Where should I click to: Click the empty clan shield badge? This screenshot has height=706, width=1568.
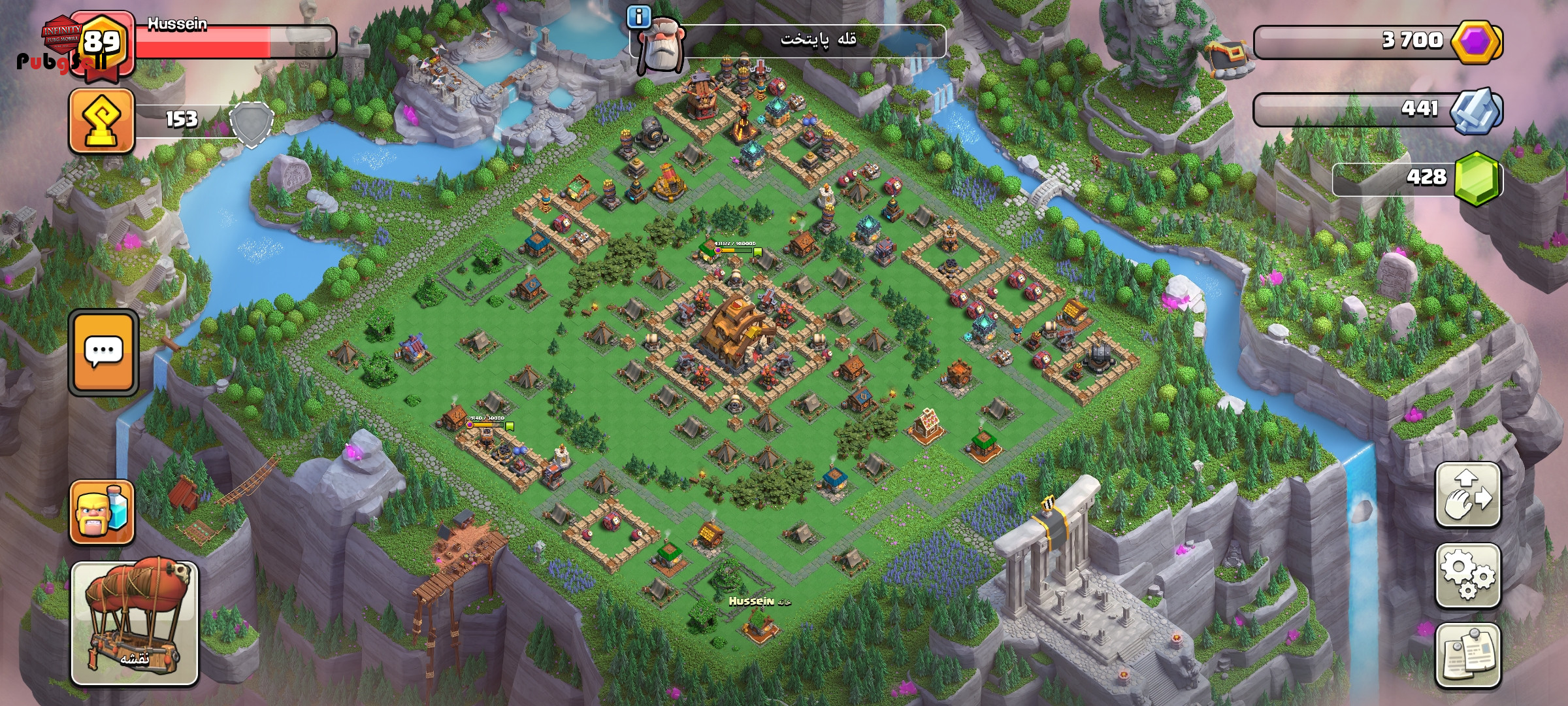tap(251, 124)
